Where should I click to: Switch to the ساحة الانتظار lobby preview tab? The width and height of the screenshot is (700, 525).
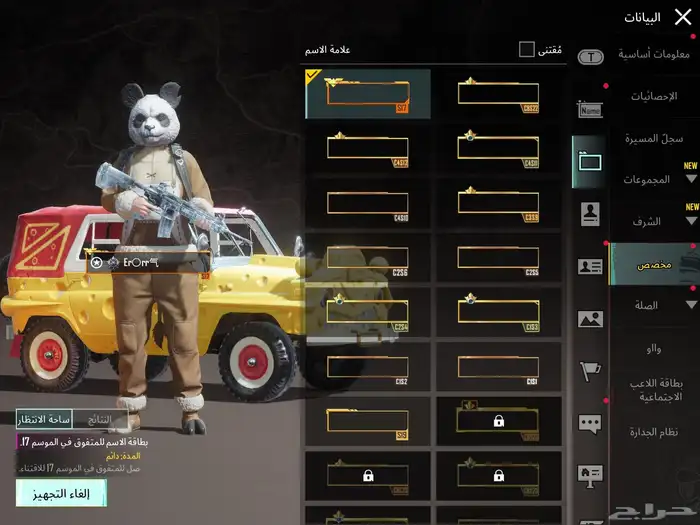[44, 420]
